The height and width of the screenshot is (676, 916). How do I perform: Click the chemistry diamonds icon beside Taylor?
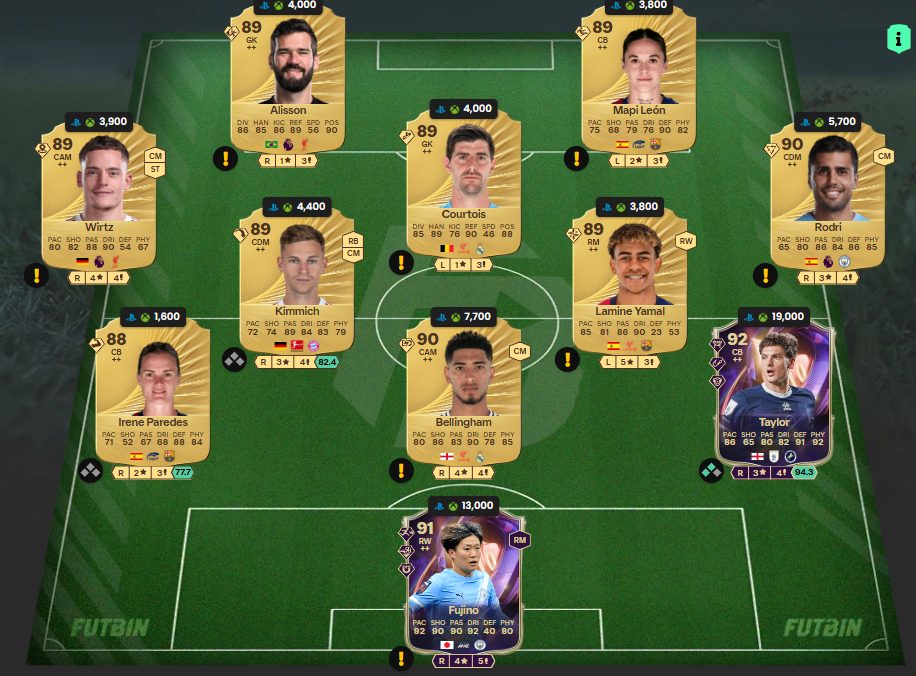(x=711, y=470)
